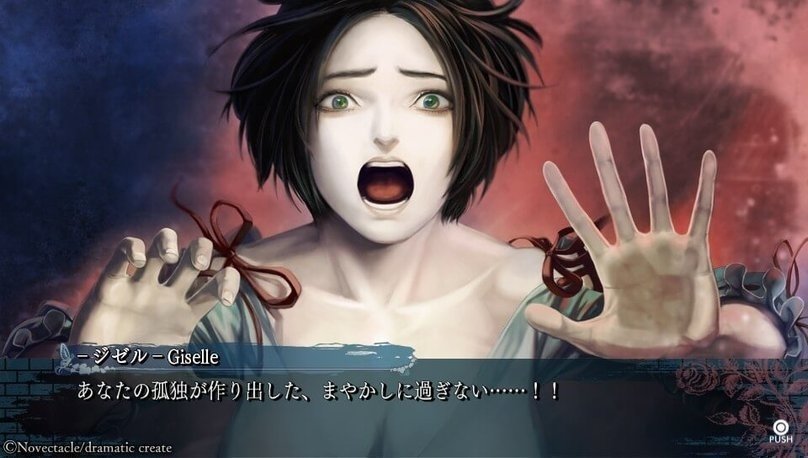Click the PUSH icon to advance dialogue
This screenshot has width=808, height=458.
point(780,427)
